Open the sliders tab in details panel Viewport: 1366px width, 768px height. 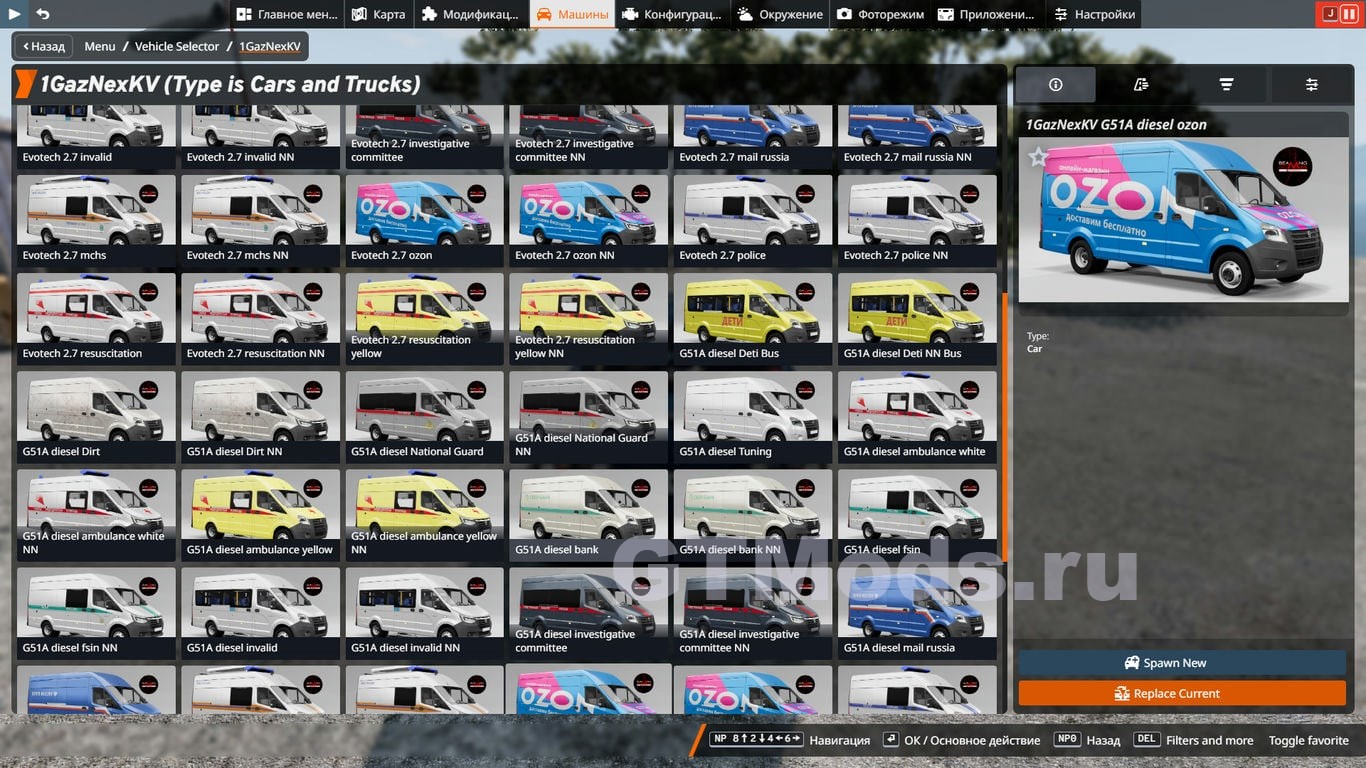(x=1311, y=85)
